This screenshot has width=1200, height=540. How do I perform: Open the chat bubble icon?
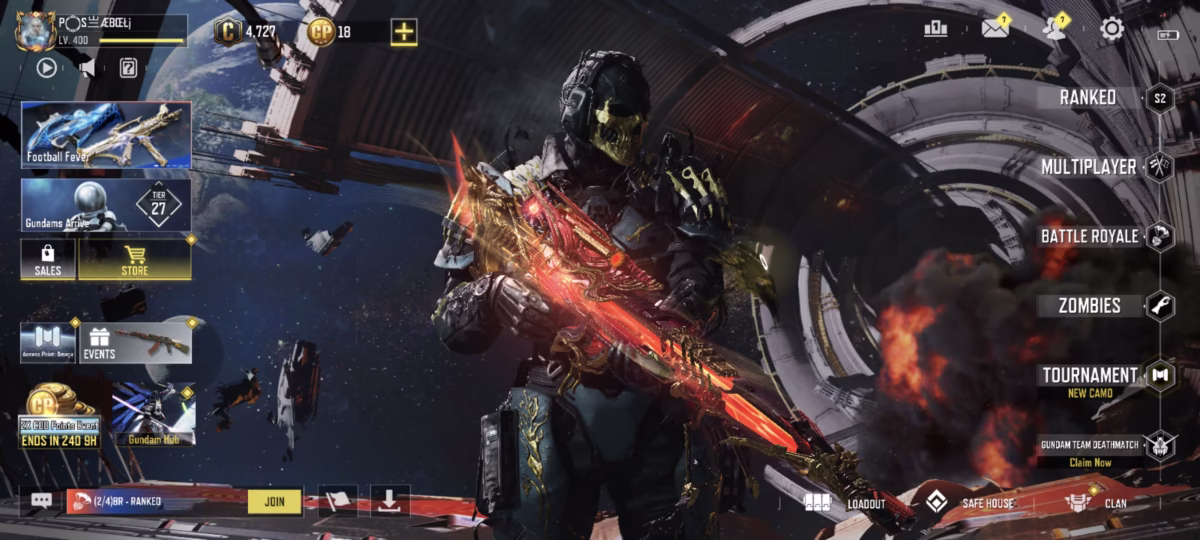(41, 501)
